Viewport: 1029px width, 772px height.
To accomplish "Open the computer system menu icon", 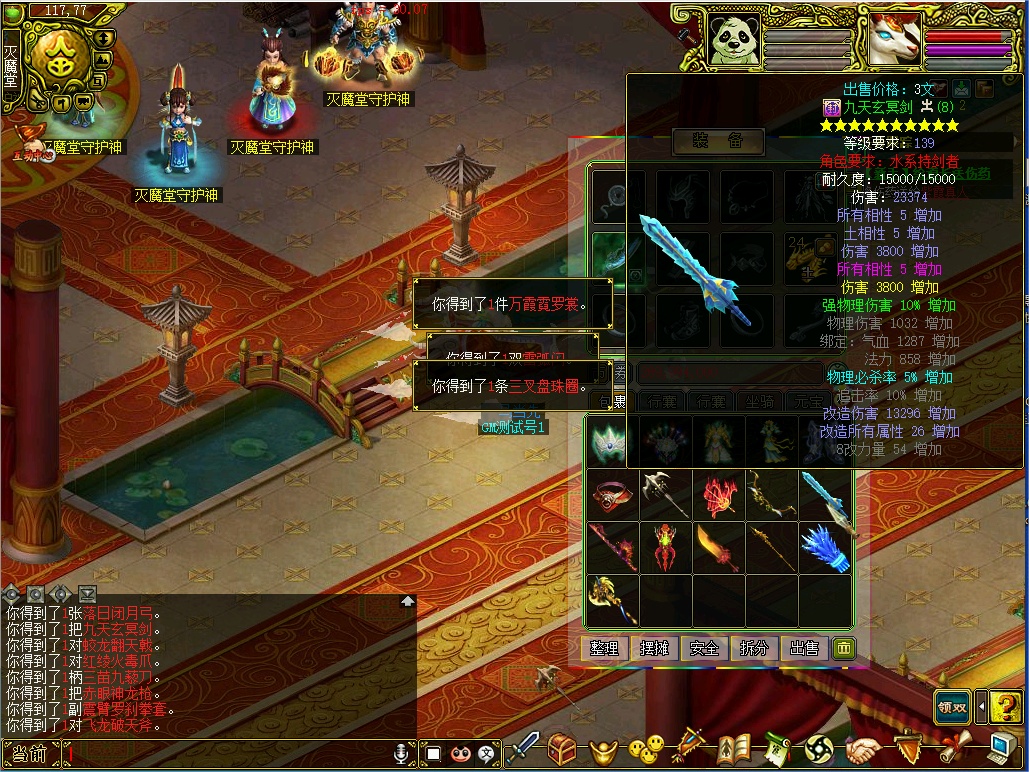I will 1003,746.
